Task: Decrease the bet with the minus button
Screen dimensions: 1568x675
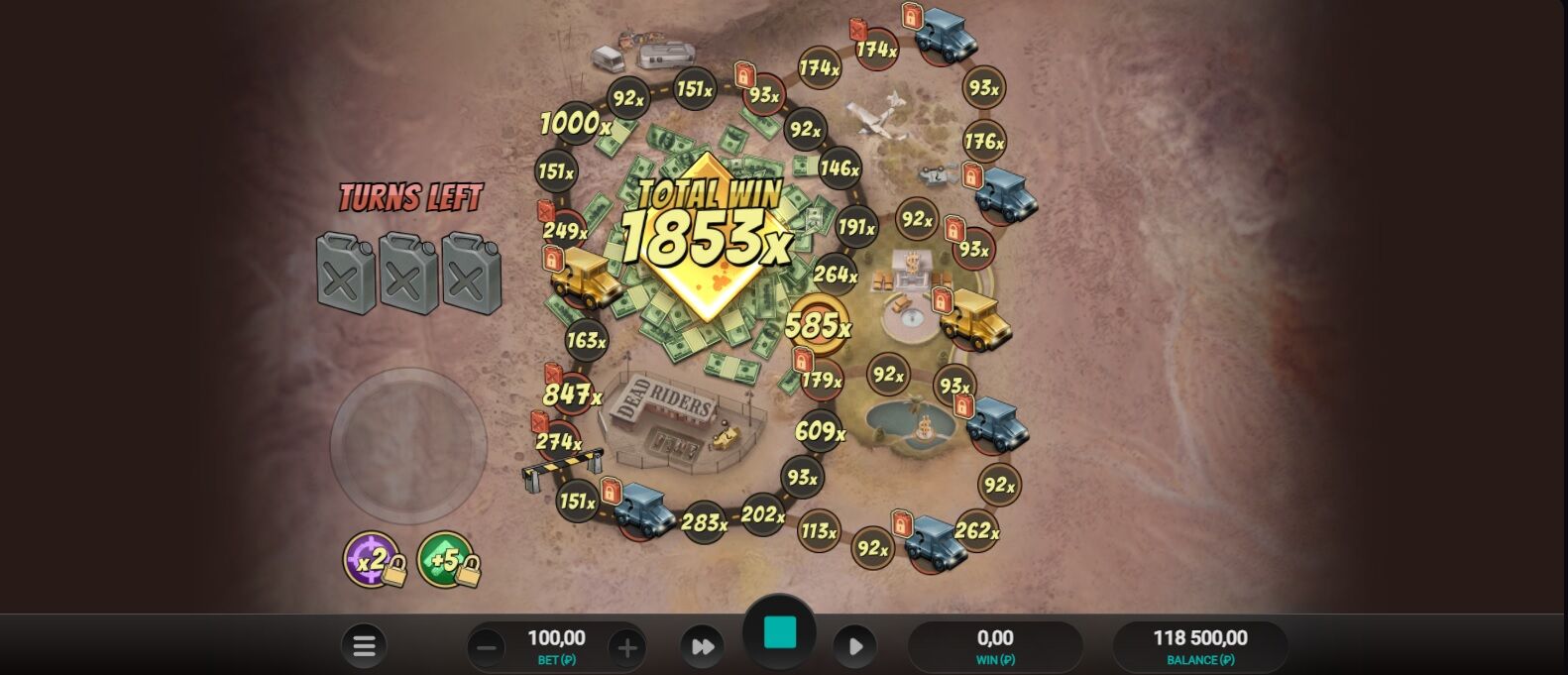Action: point(487,648)
